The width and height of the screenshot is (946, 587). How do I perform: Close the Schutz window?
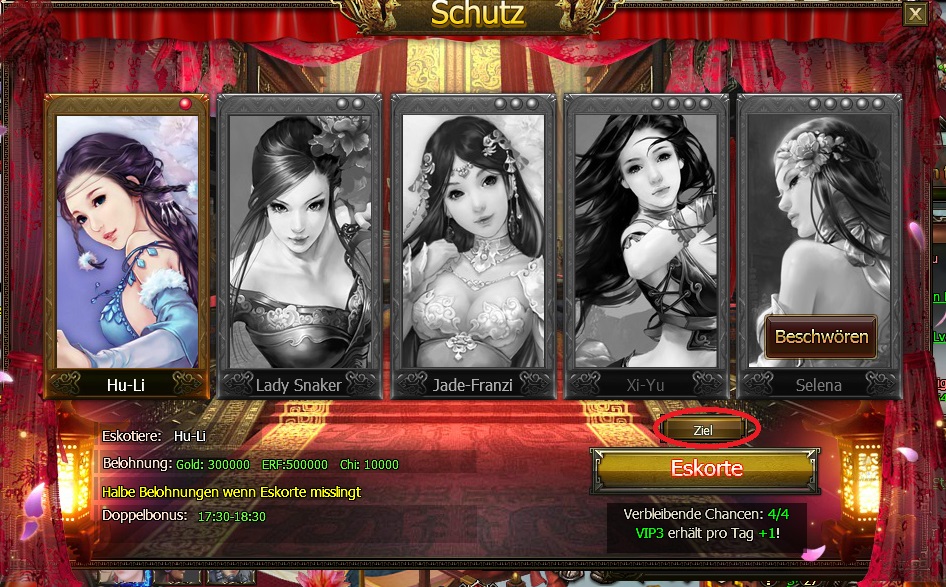point(914,13)
